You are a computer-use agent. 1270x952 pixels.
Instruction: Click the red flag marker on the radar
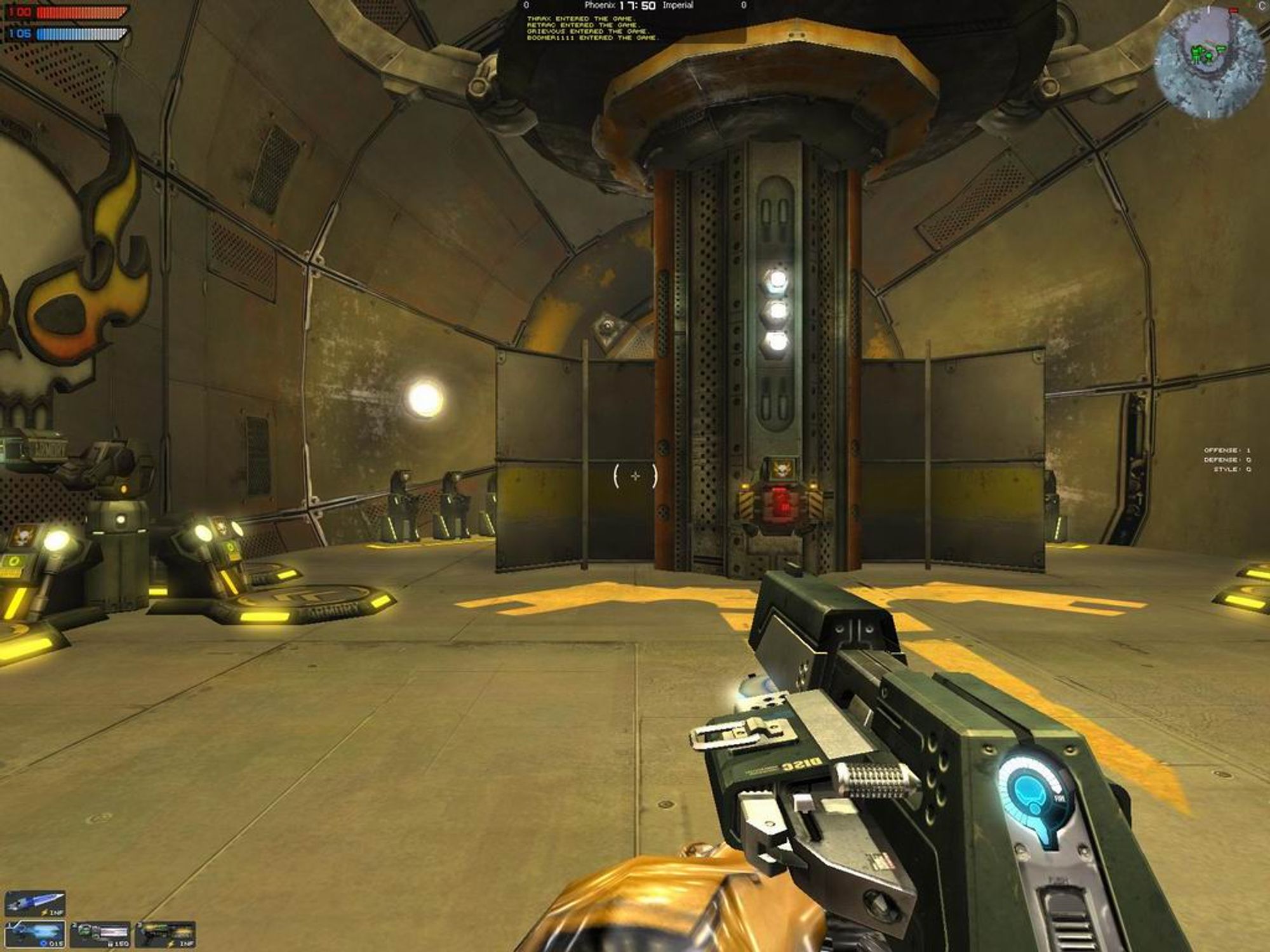coord(1234,11)
